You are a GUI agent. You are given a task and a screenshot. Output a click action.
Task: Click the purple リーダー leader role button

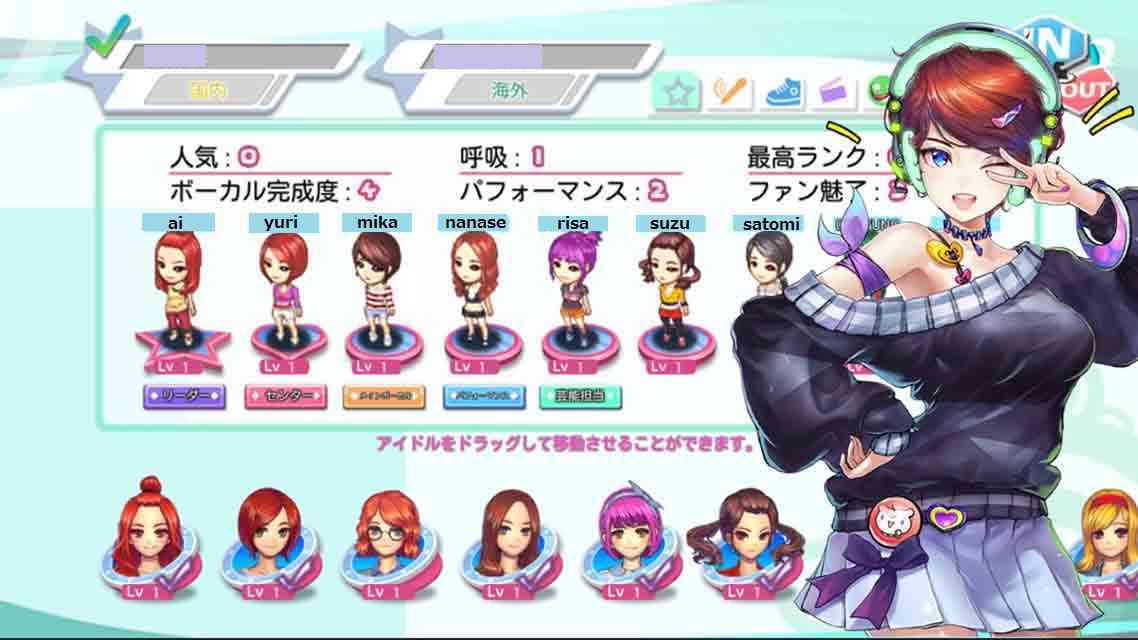pos(184,396)
